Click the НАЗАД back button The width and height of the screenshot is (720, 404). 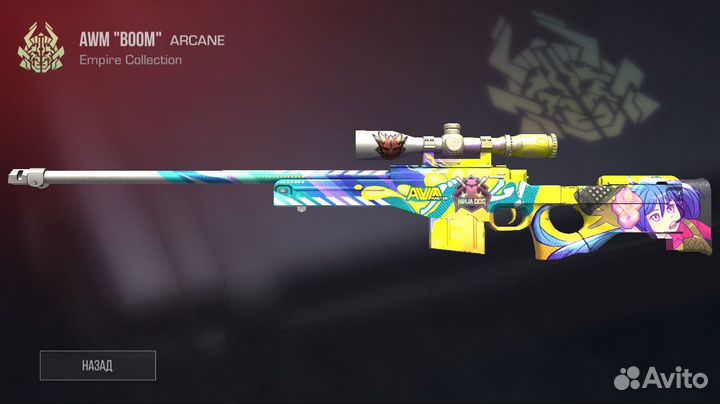(98, 365)
